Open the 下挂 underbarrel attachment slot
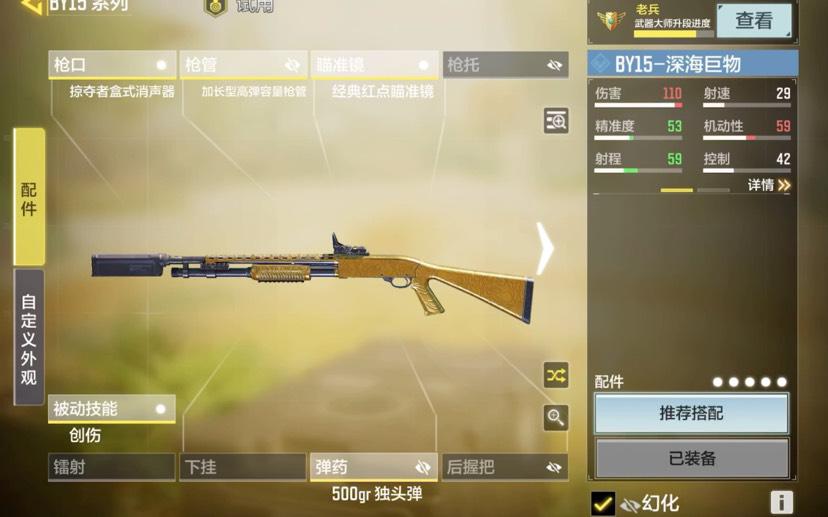 click(x=243, y=467)
